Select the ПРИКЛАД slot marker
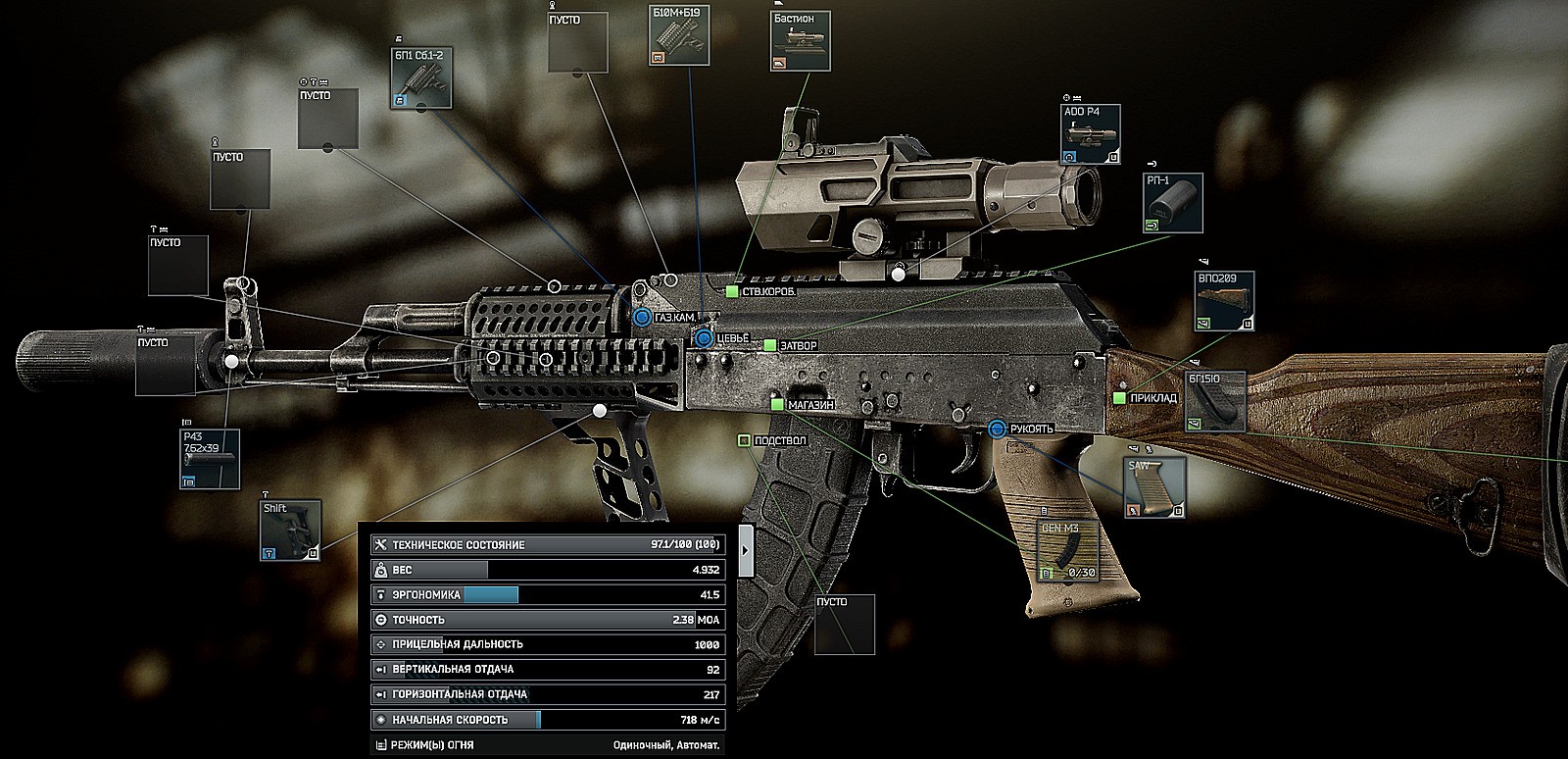Screen dimensions: 1568x759 click(1119, 398)
